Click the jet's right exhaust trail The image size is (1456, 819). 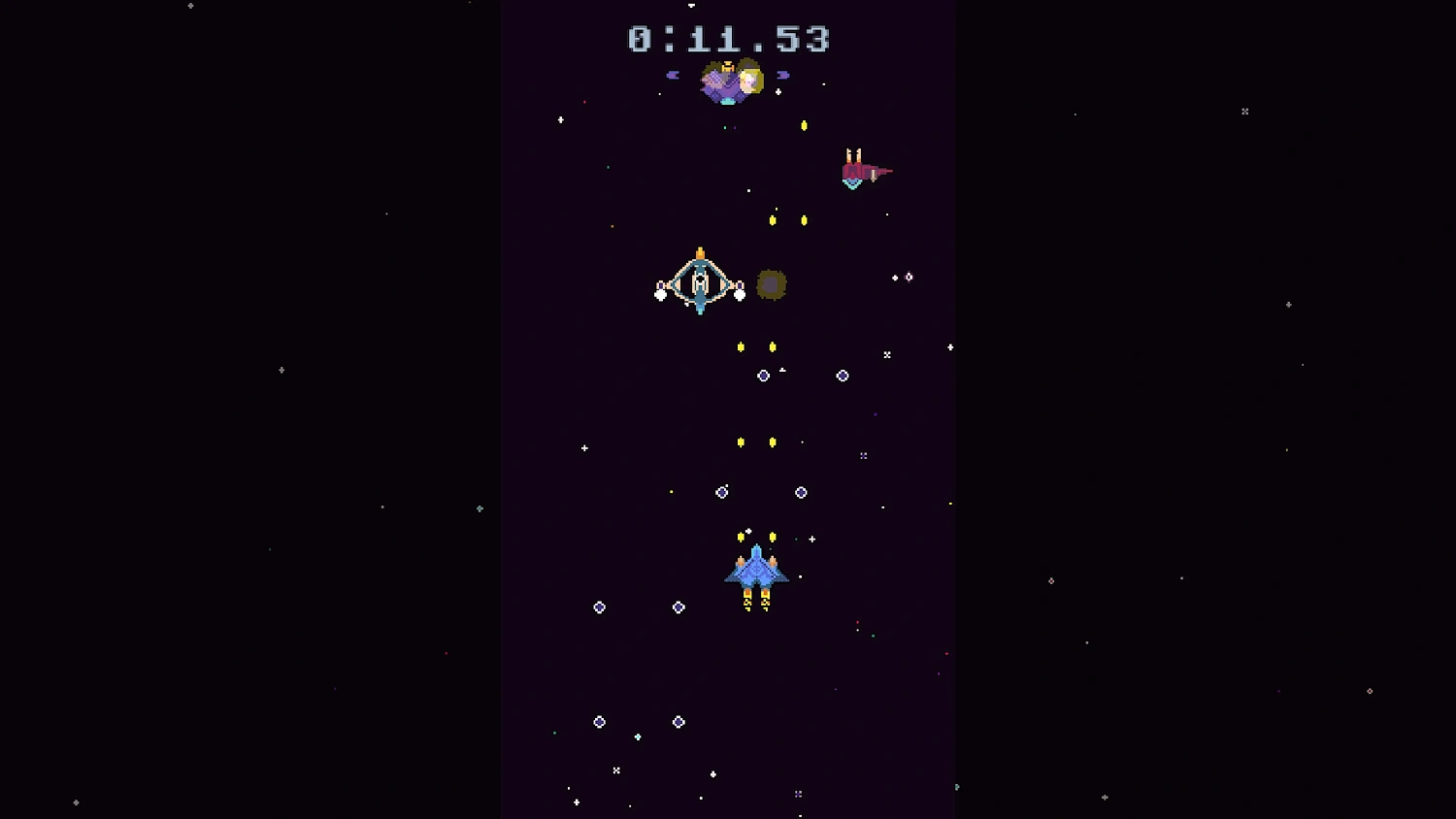pyautogui.click(x=766, y=600)
